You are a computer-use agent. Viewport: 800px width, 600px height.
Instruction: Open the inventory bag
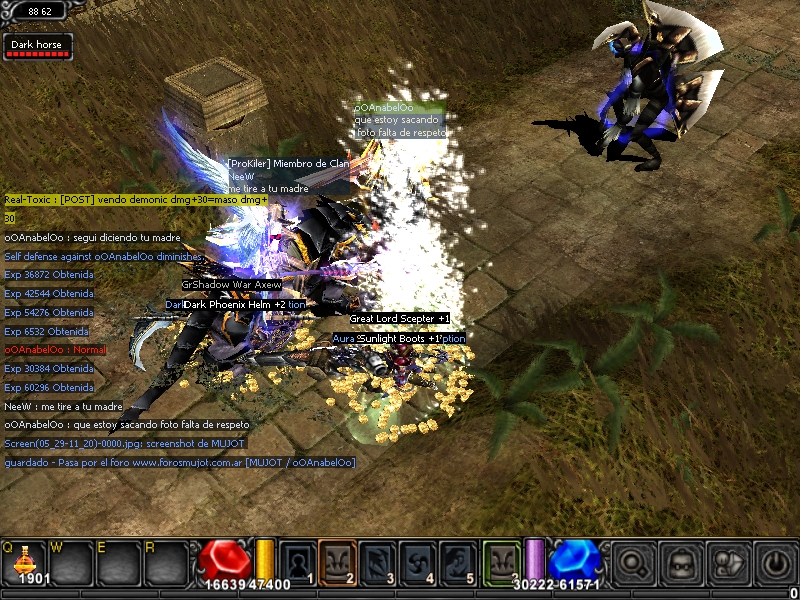pos(680,563)
